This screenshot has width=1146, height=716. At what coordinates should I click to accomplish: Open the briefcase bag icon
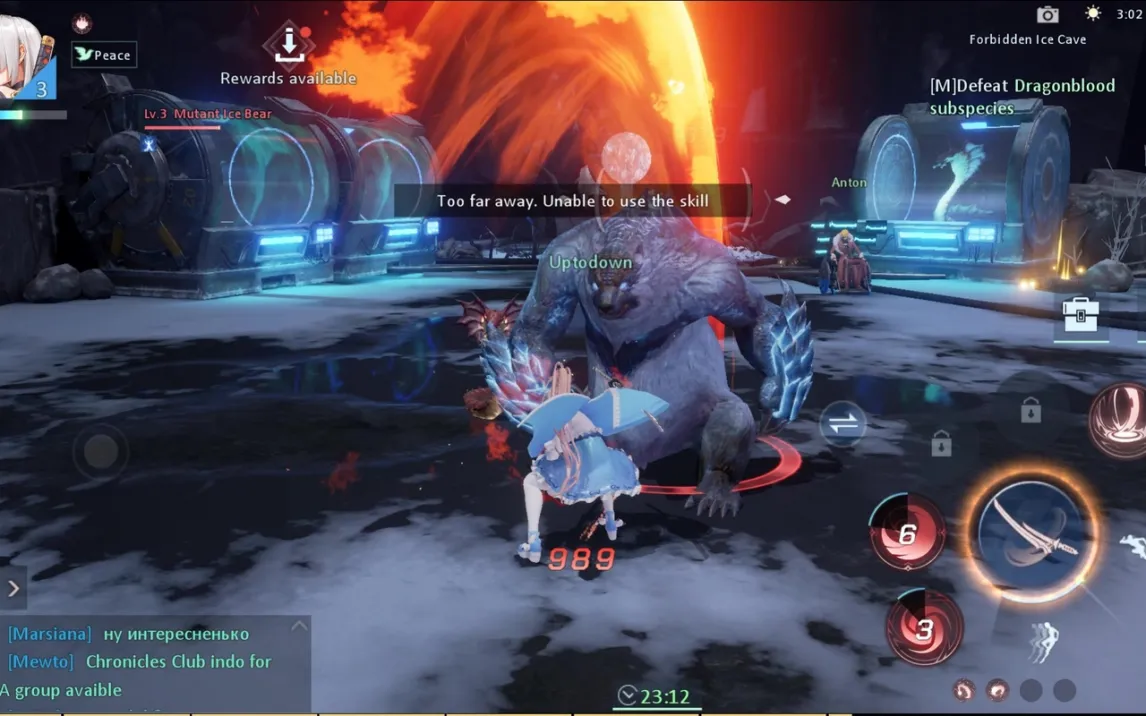tap(1080, 315)
